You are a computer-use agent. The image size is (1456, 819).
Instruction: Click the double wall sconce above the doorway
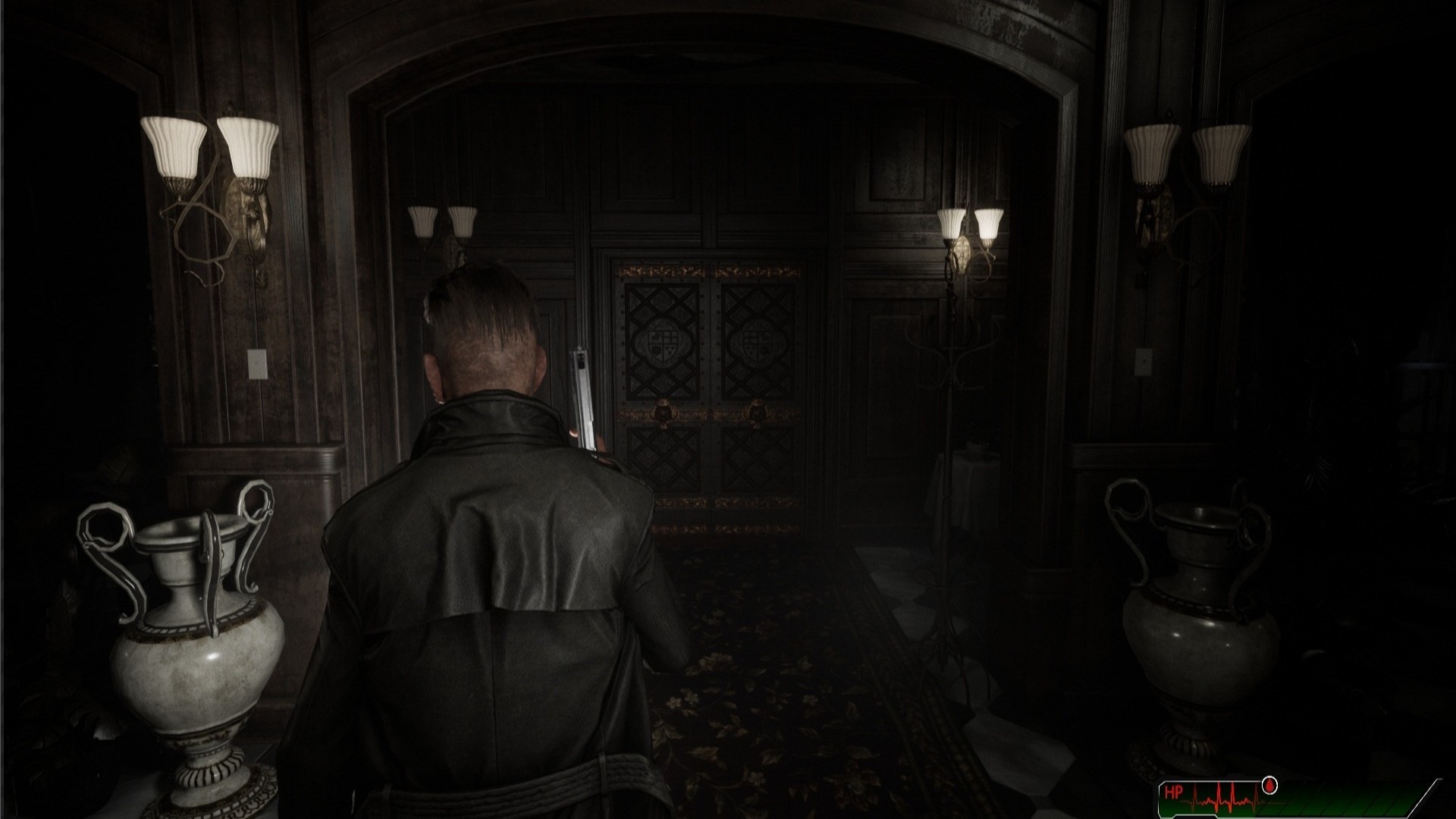442,222
